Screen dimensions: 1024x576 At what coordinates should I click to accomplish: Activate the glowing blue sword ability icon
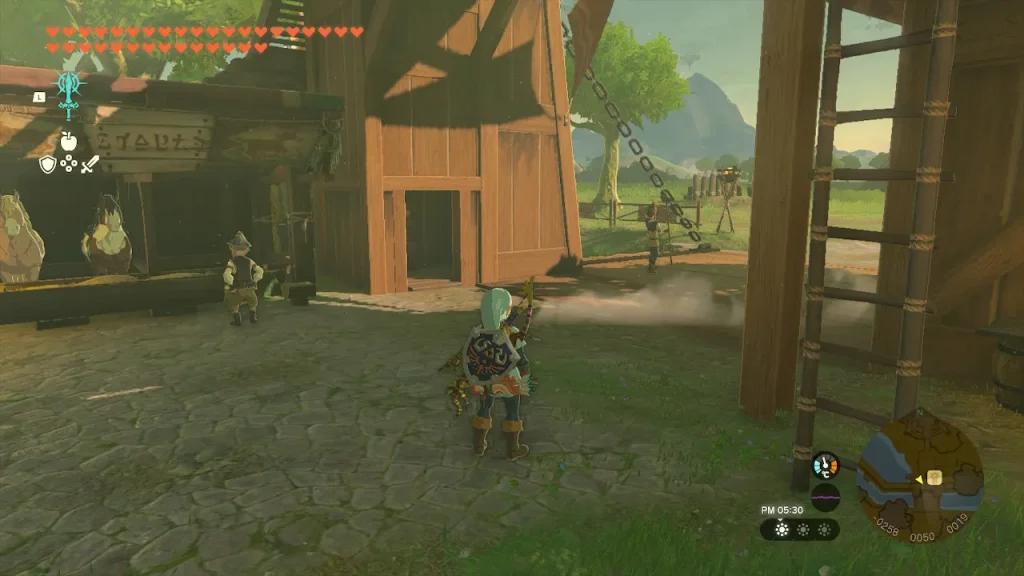tap(68, 95)
